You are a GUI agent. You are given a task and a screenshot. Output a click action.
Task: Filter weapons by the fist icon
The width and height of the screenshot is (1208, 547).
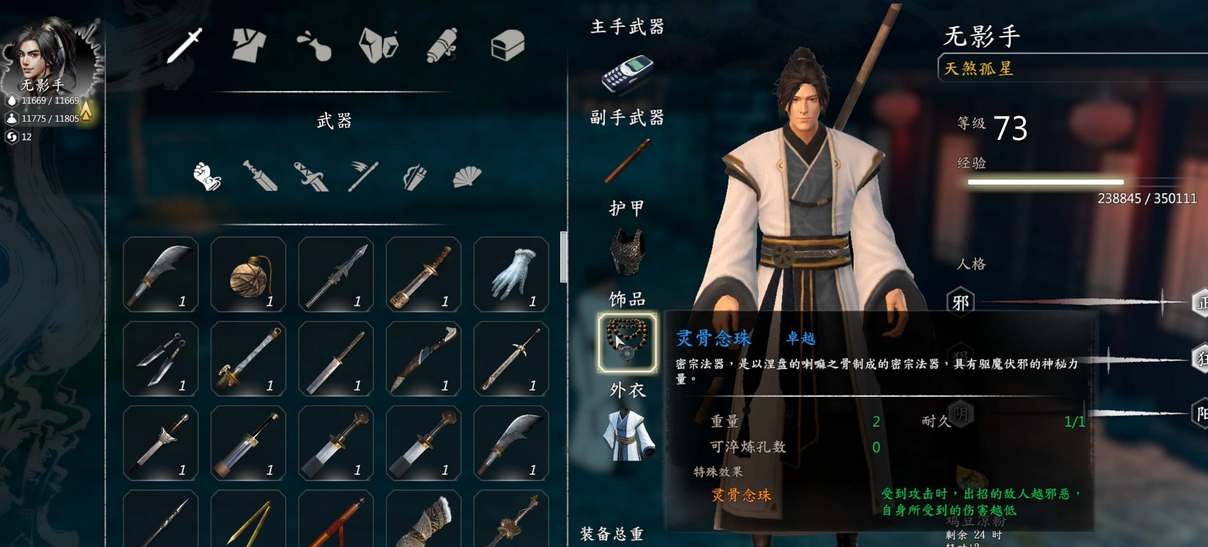click(207, 176)
